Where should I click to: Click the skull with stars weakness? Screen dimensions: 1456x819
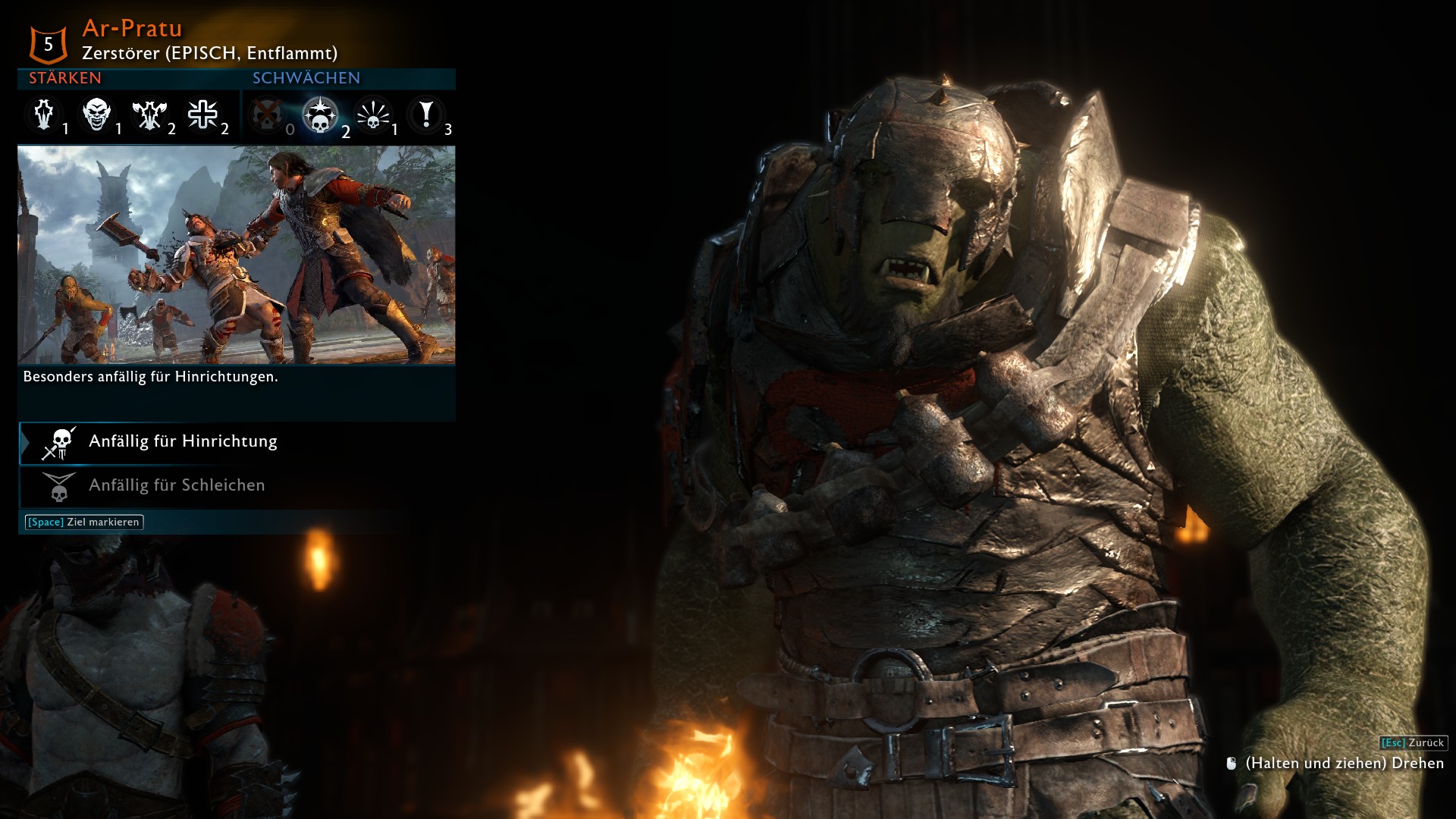[x=320, y=115]
